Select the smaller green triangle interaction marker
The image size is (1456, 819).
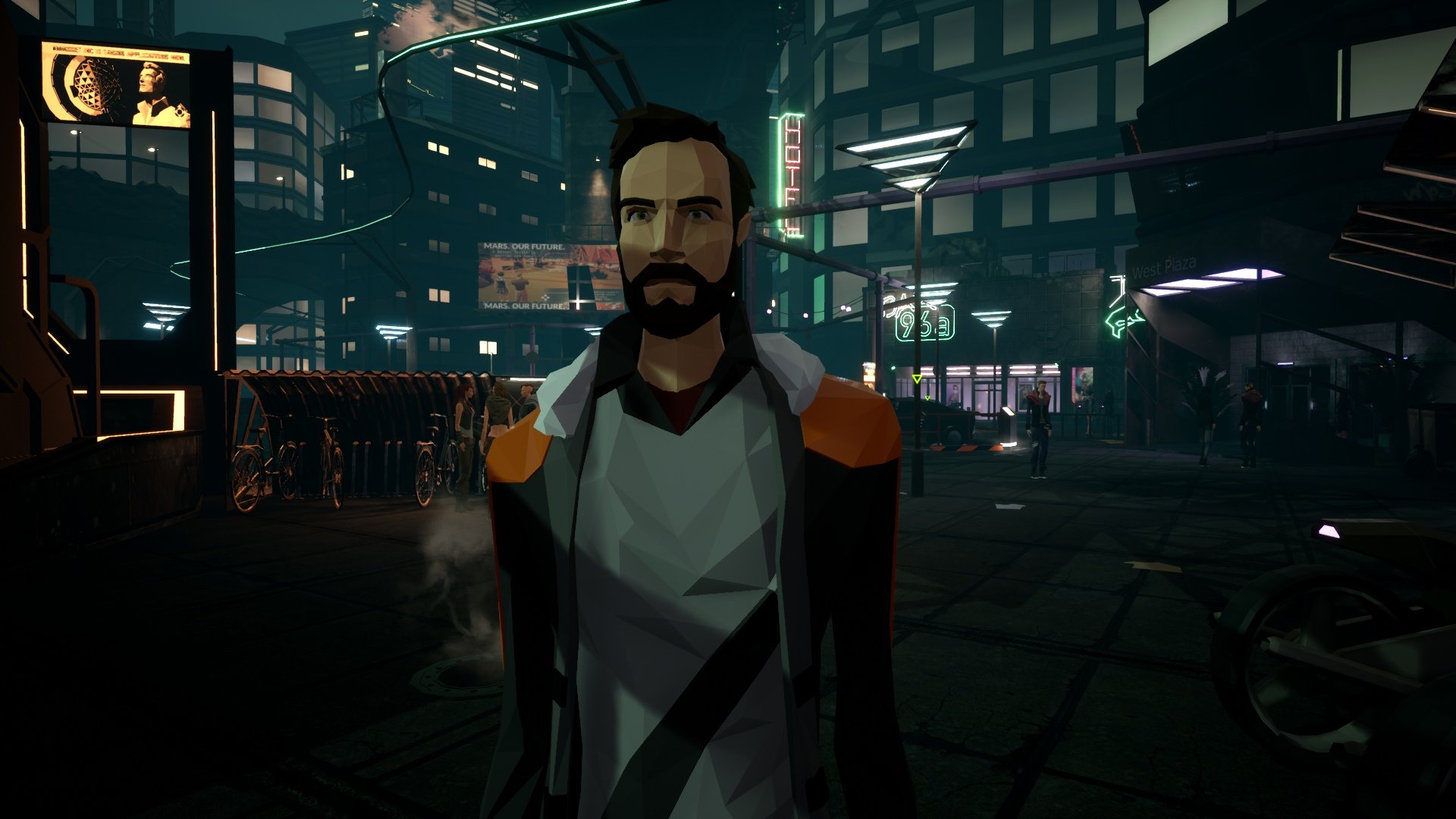(926, 398)
